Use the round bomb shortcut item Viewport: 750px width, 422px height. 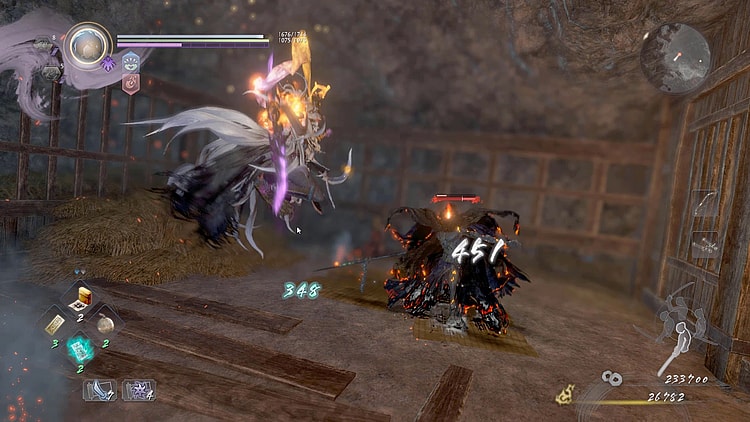click(107, 323)
